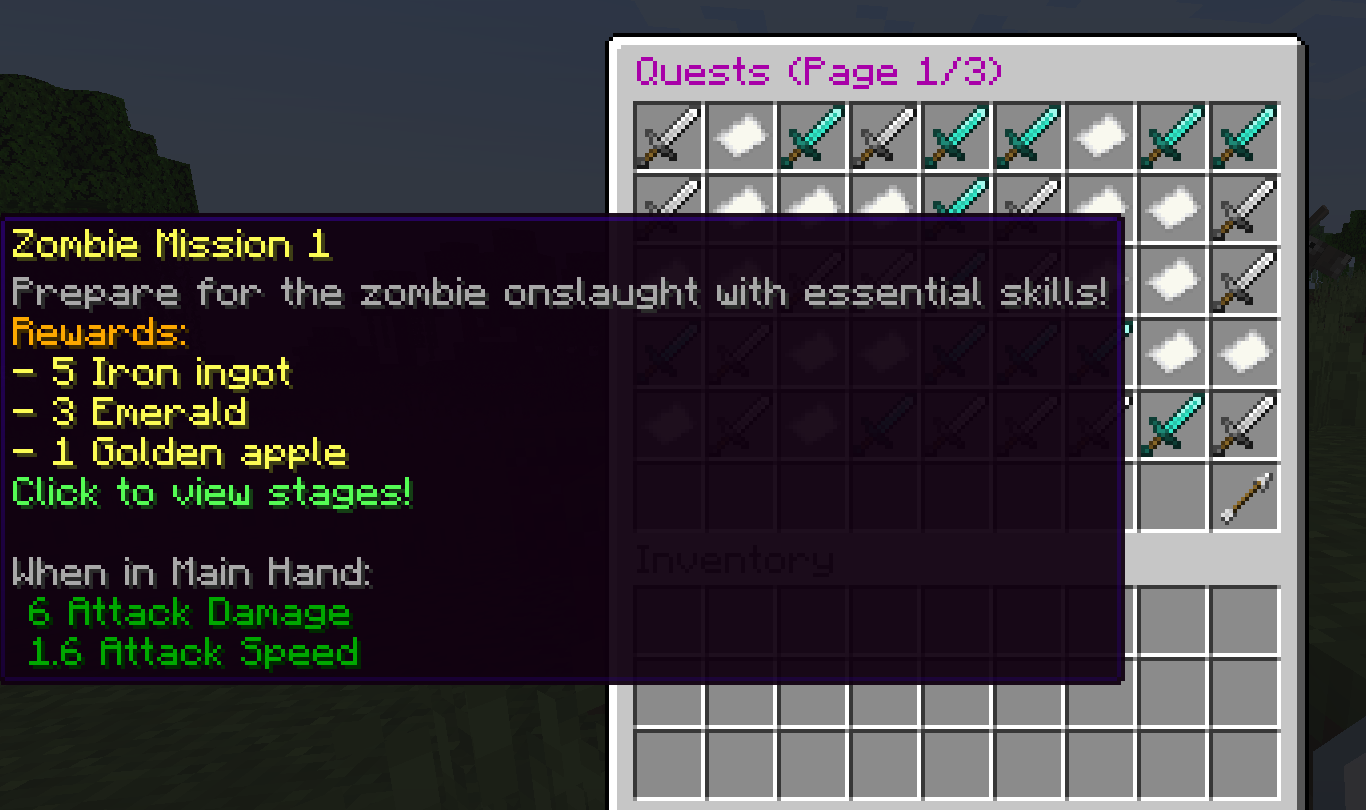The width and height of the screenshot is (1366, 810).
Task: Select the first diamond sword quest icon
Action: [x=812, y=137]
